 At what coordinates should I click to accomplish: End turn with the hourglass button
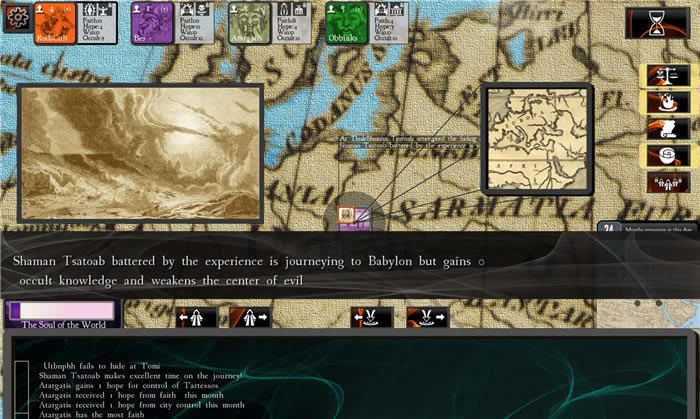(656, 23)
